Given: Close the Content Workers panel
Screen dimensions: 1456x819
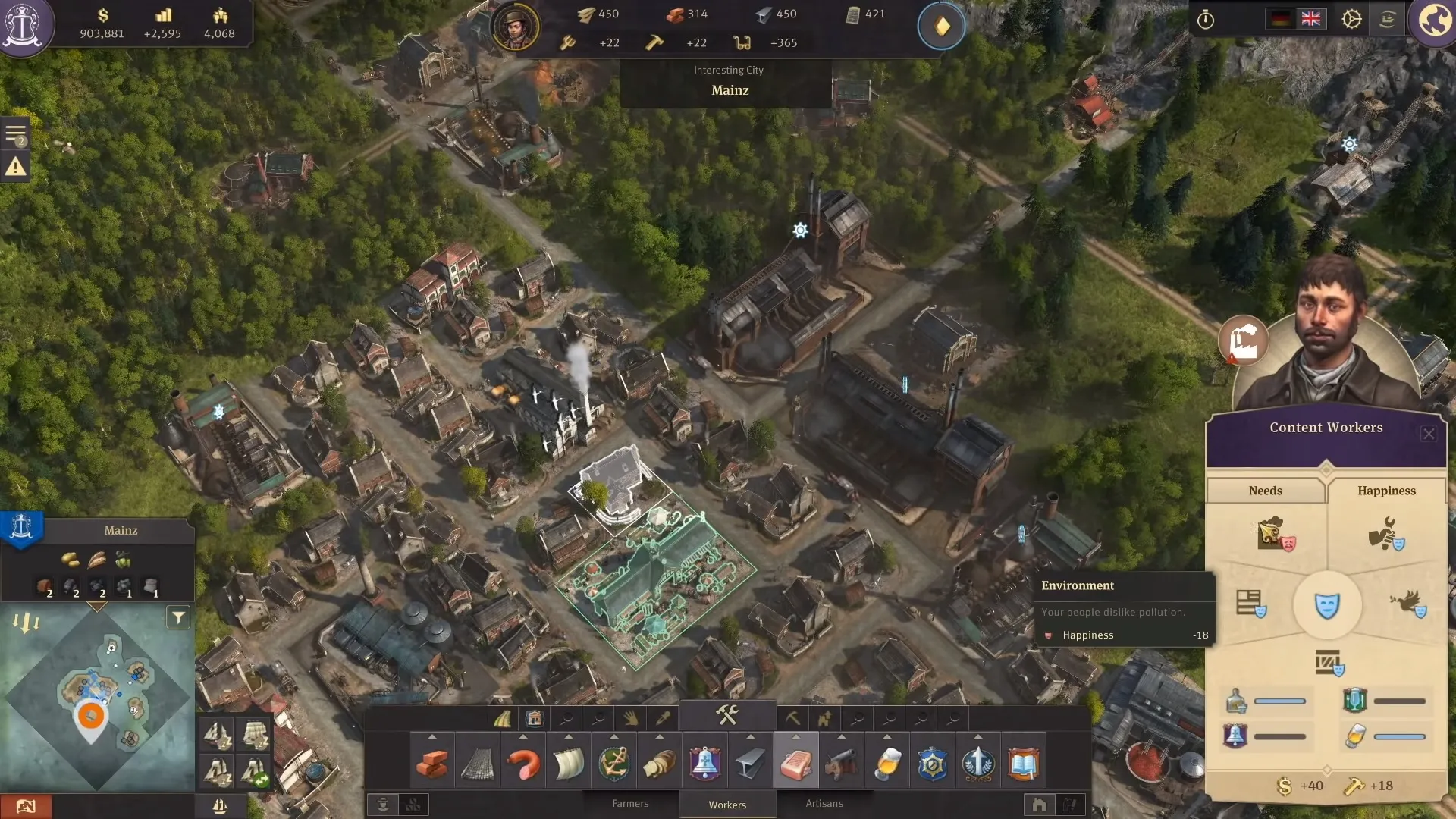Looking at the screenshot, I should pos(1429,434).
